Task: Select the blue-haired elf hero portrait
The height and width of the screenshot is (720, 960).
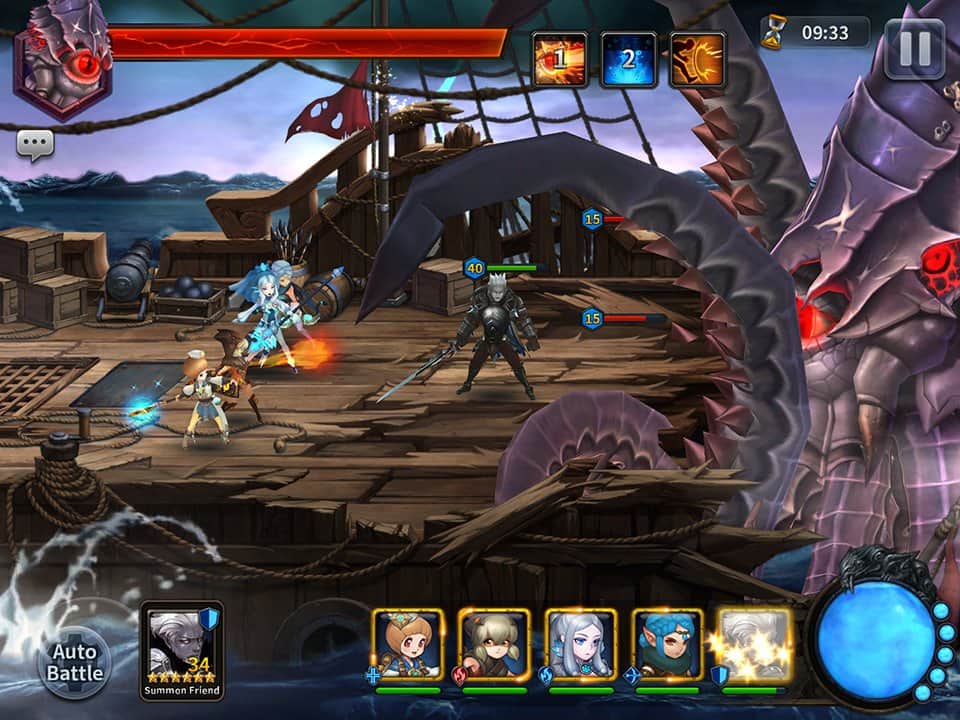Action: (x=667, y=645)
